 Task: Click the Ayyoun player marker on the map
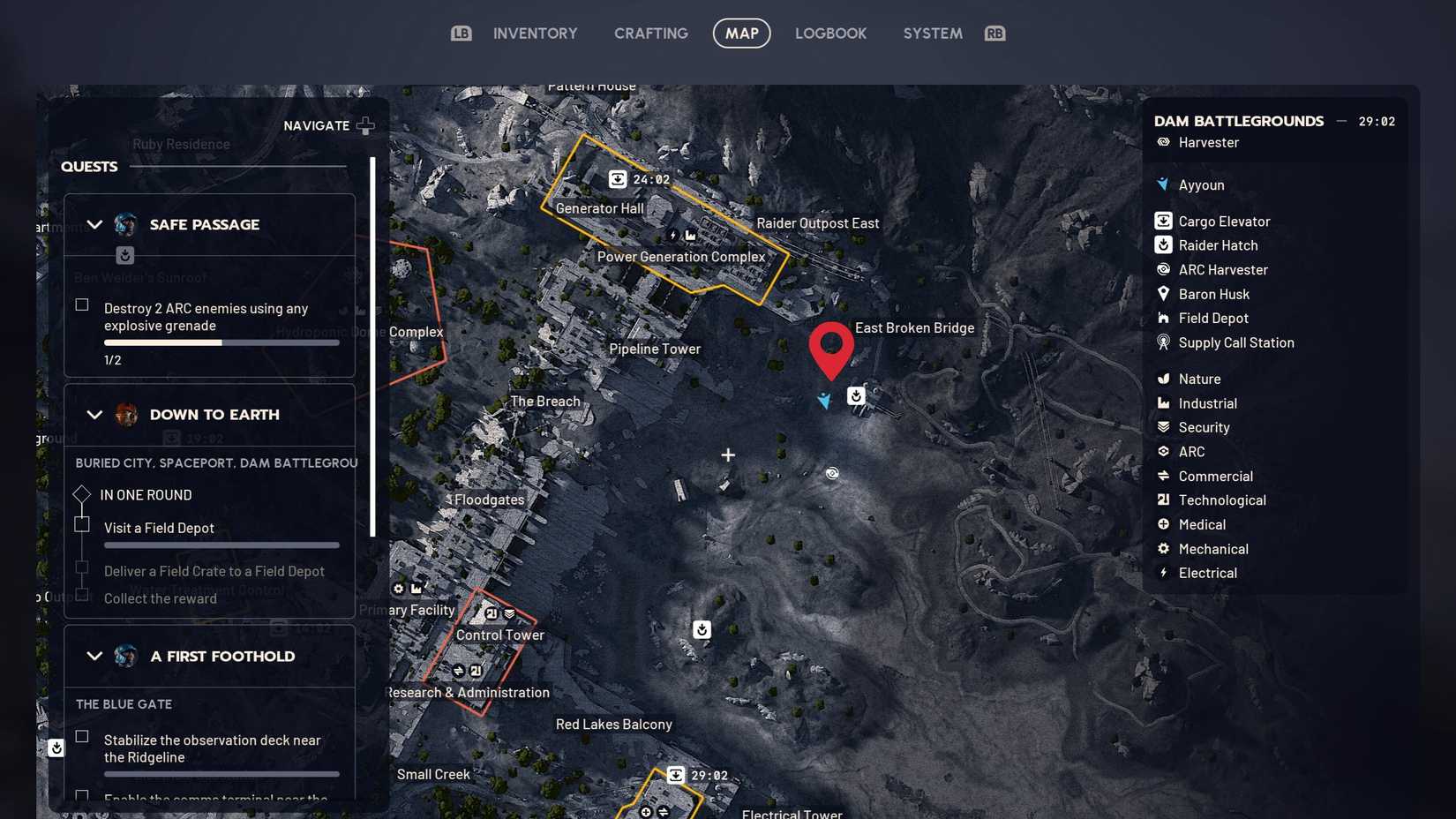(824, 401)
